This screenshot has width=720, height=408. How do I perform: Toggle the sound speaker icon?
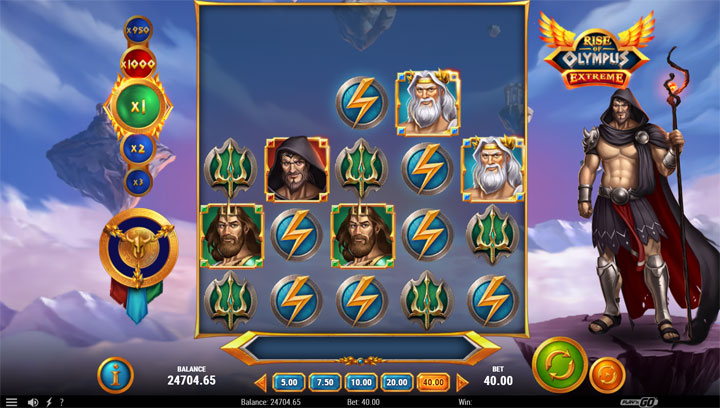pos(33,402)
